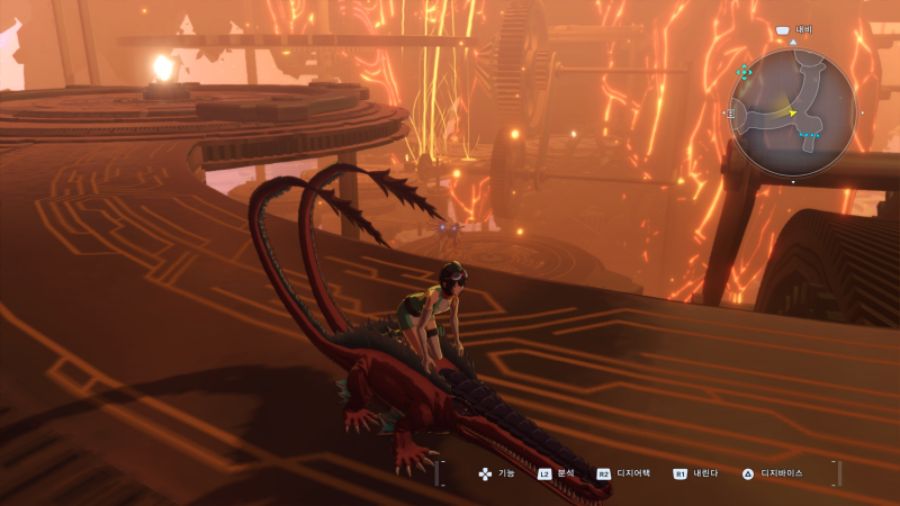Open the circular minimap

[792, 111]
